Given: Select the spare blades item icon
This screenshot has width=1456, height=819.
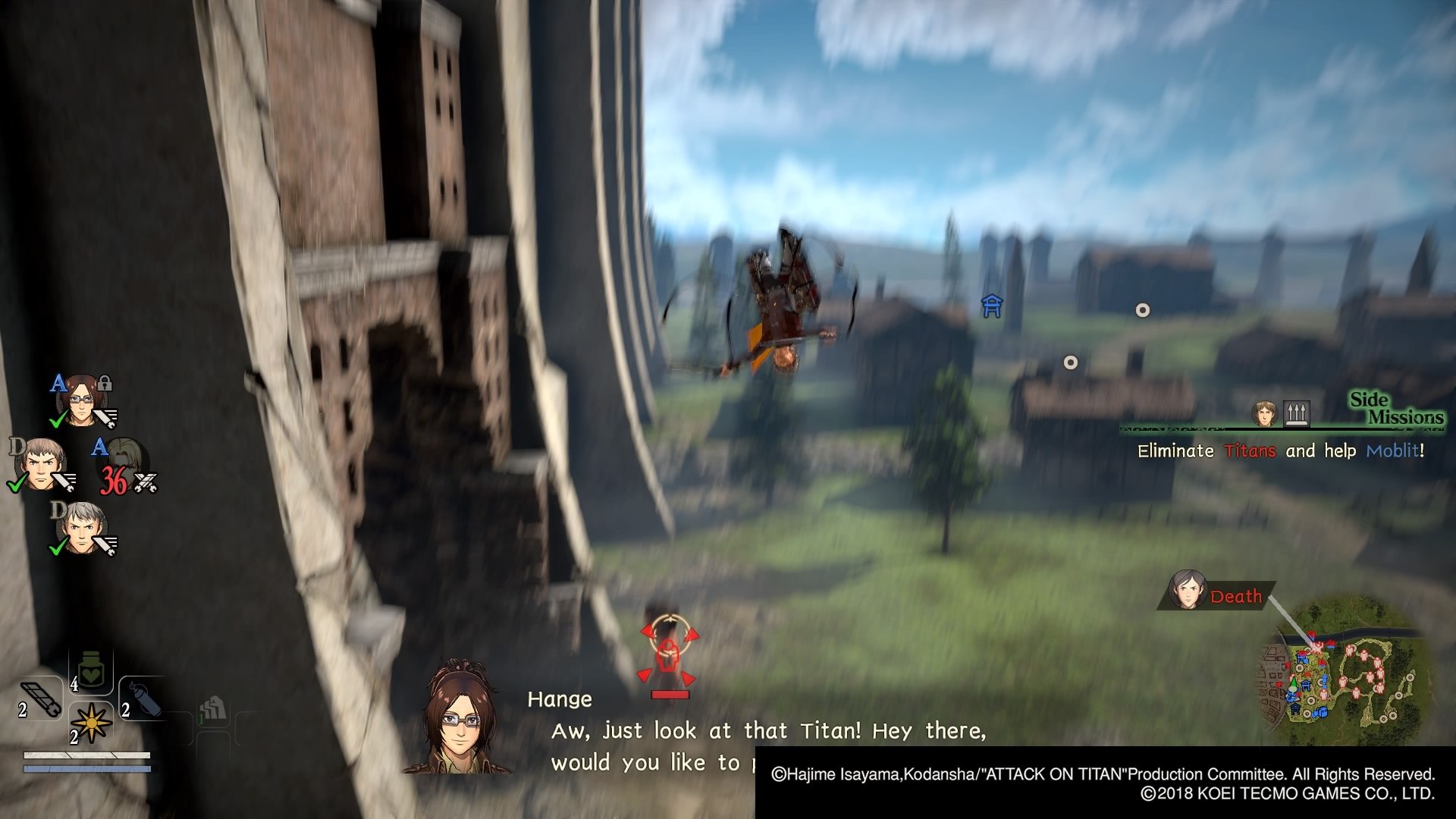Looking at the screenshot, I should 40,699.
